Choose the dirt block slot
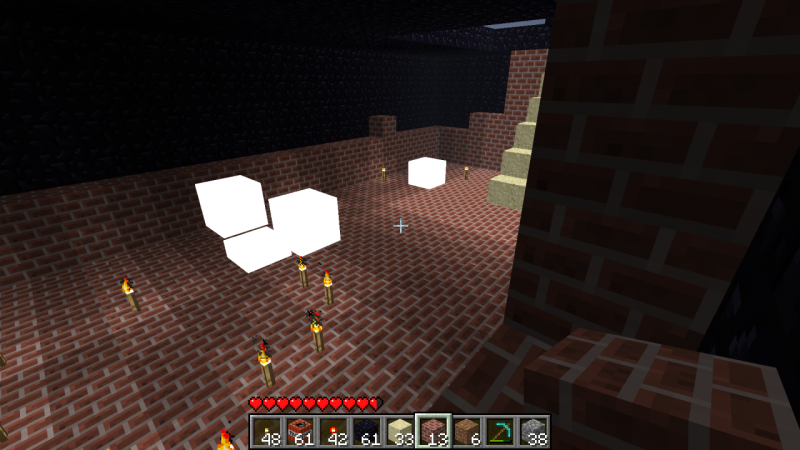This screenshot has width=800, height=450. coord(466,431)
